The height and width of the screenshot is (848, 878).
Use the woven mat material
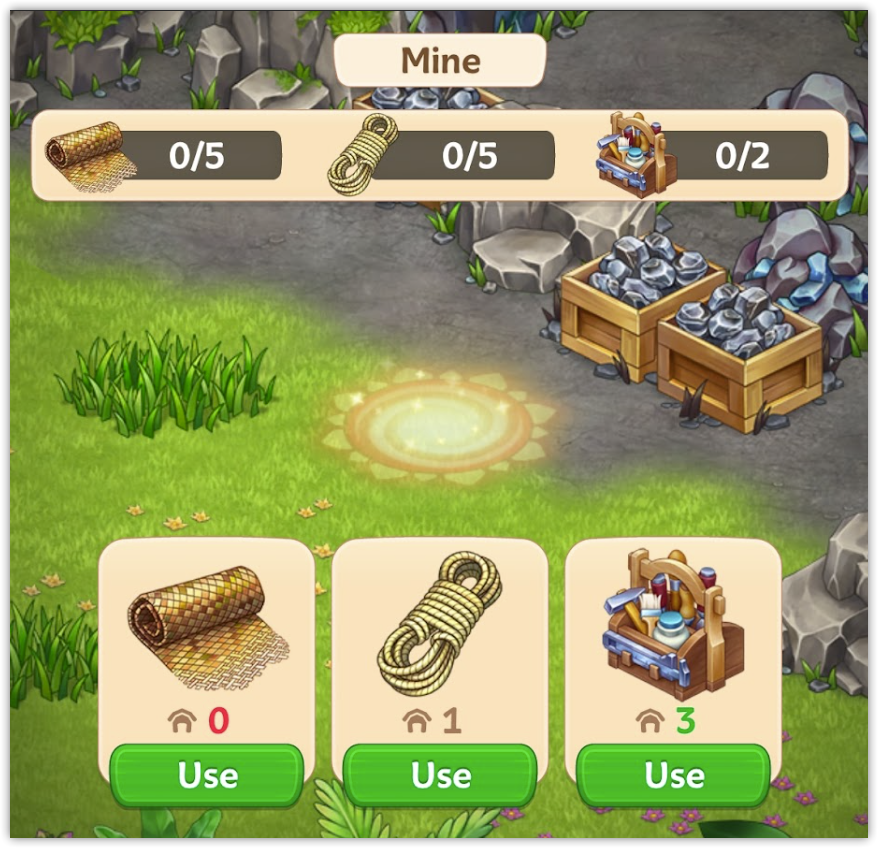tap(207, 775)
